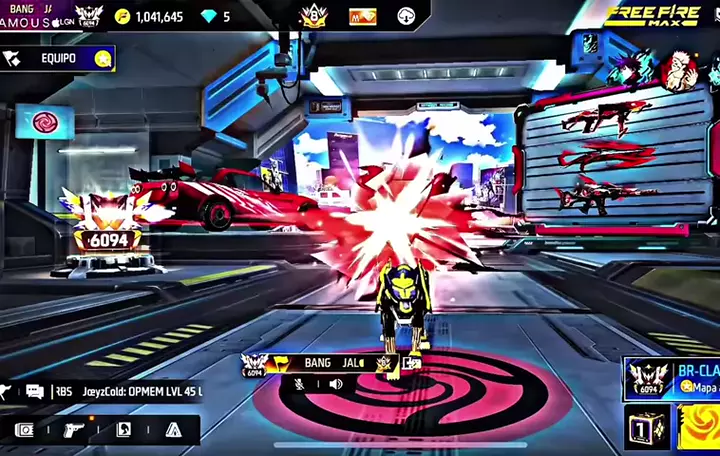
Task: Open the banknote vault icon in bottom toolbar
Action: [25, 430]
